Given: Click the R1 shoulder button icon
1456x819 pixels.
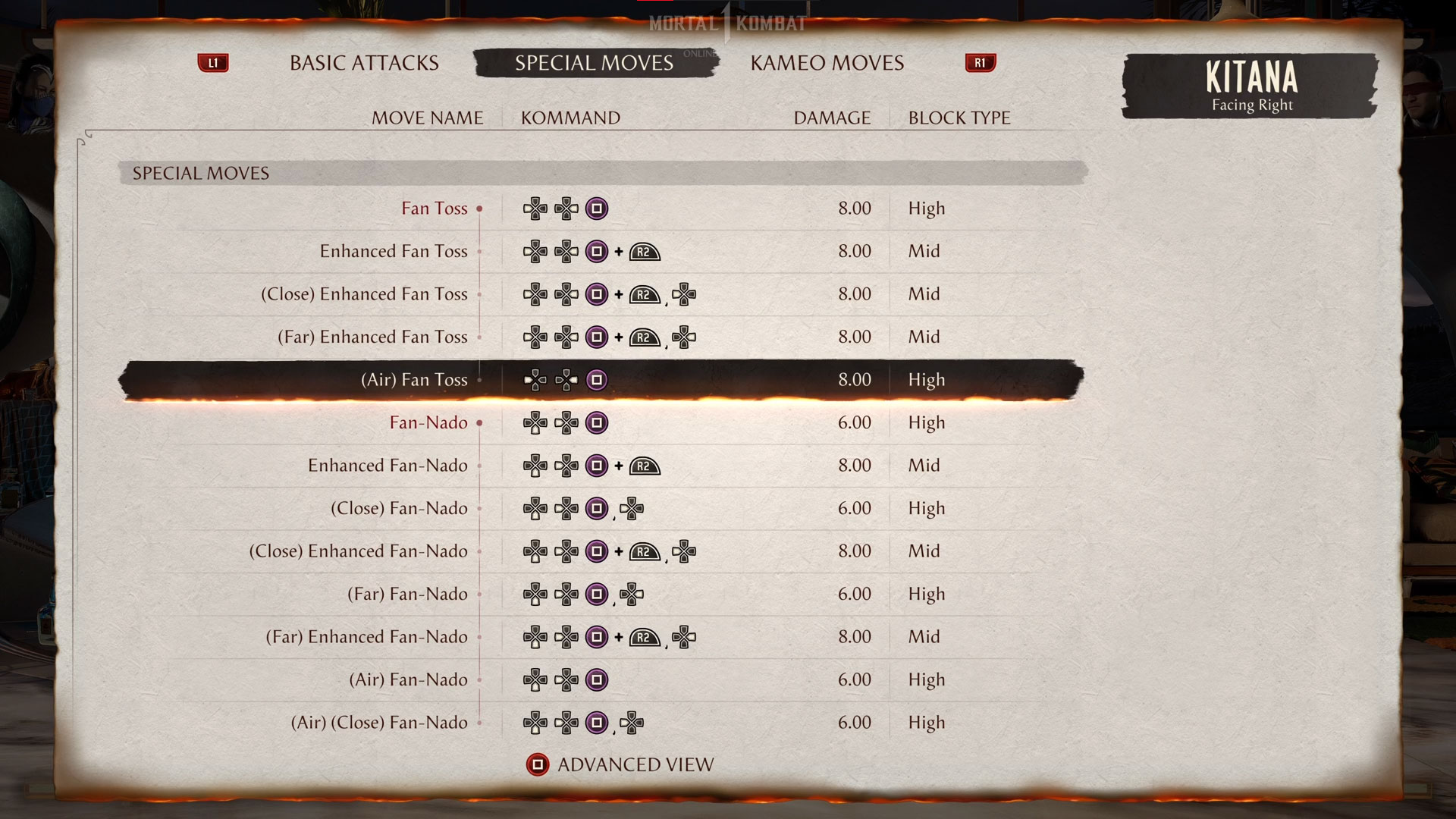Looking at the screenshot, I should click(980, 63).
